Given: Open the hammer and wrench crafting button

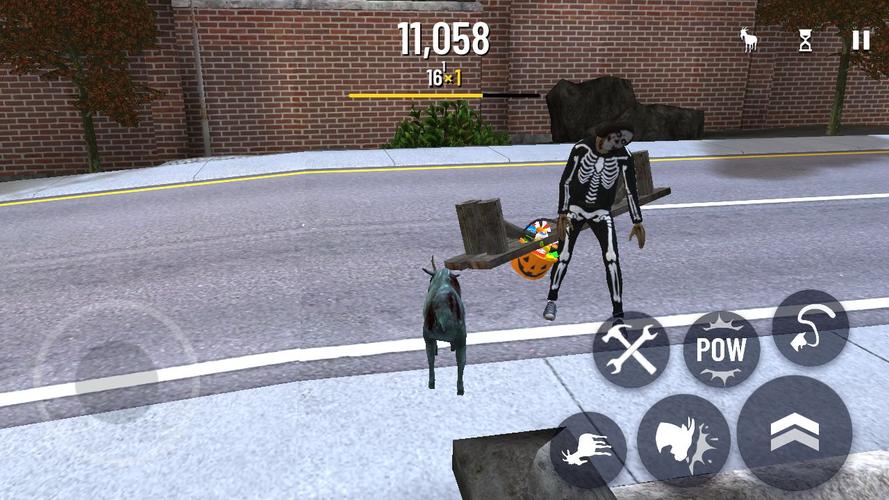Looking at the screenshot, I should click(631, 349).
